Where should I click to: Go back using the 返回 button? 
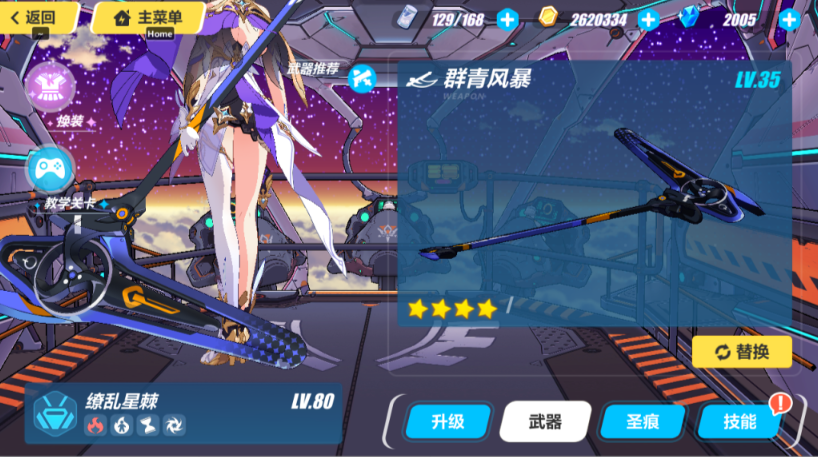click(x=40, y=17)
